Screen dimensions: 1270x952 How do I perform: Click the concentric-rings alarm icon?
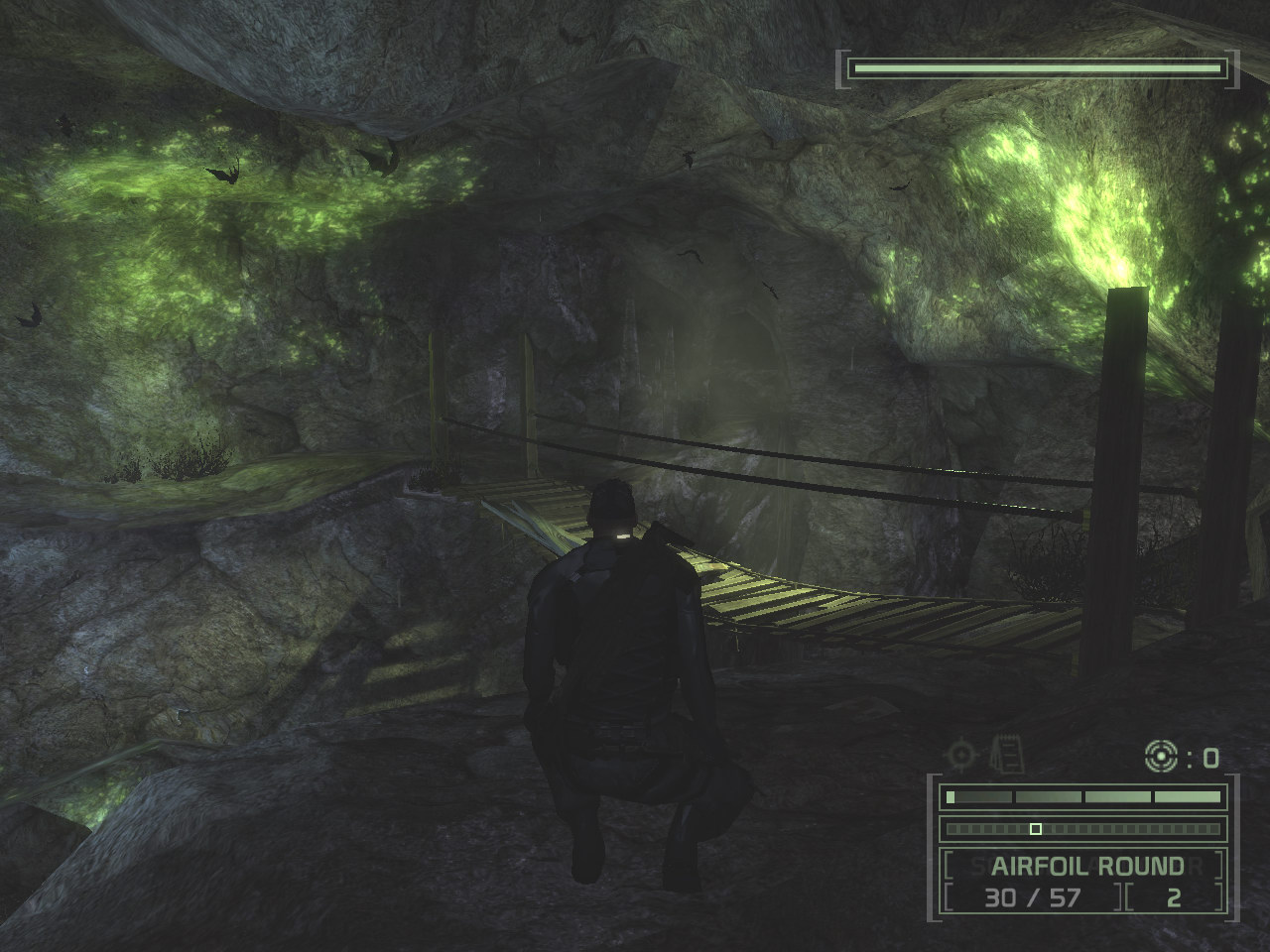click(x=1160, y=757)
